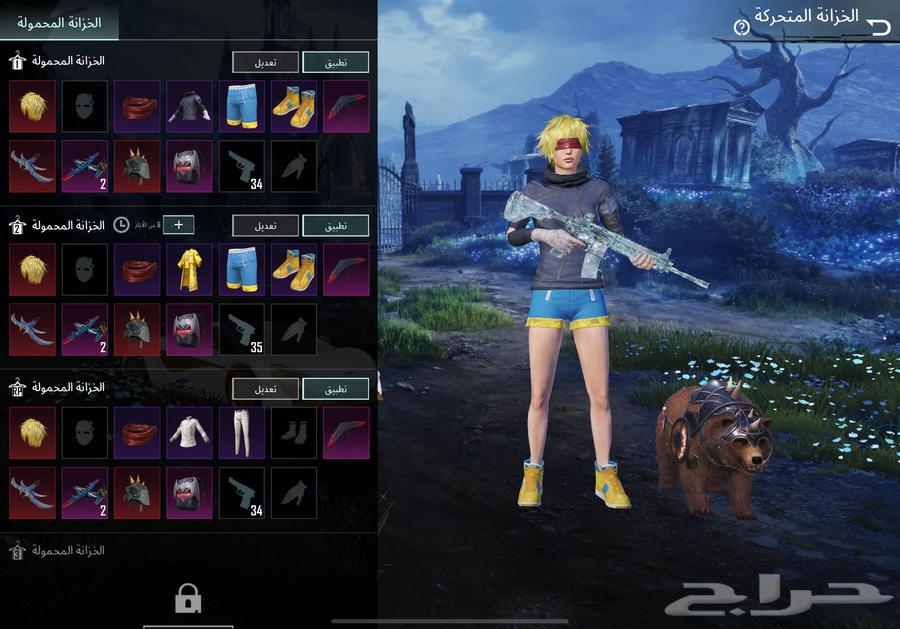Image resolution: width=900 pixels, height=629 pixels.
Task: Edit portable wardrobe number 2
Action: coord(265,226)
